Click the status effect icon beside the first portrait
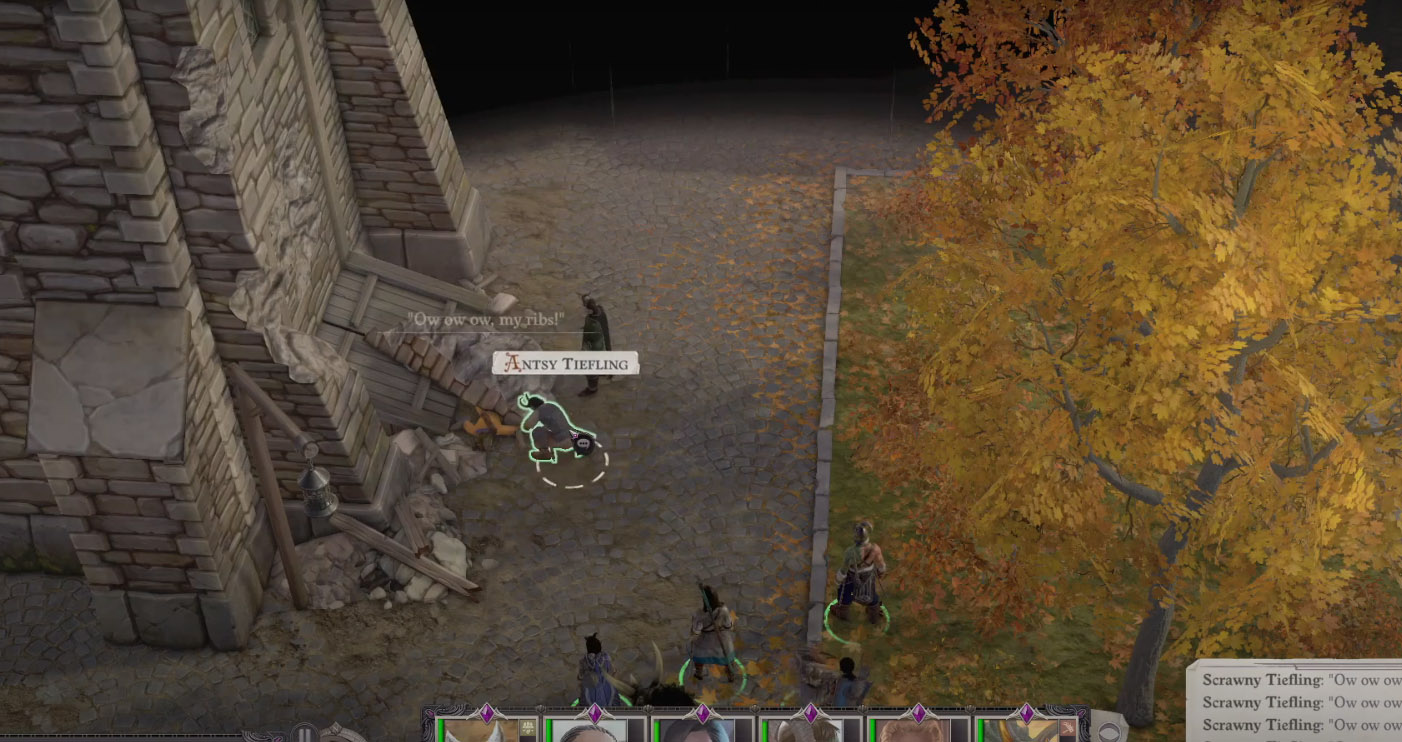 point(527,725)
